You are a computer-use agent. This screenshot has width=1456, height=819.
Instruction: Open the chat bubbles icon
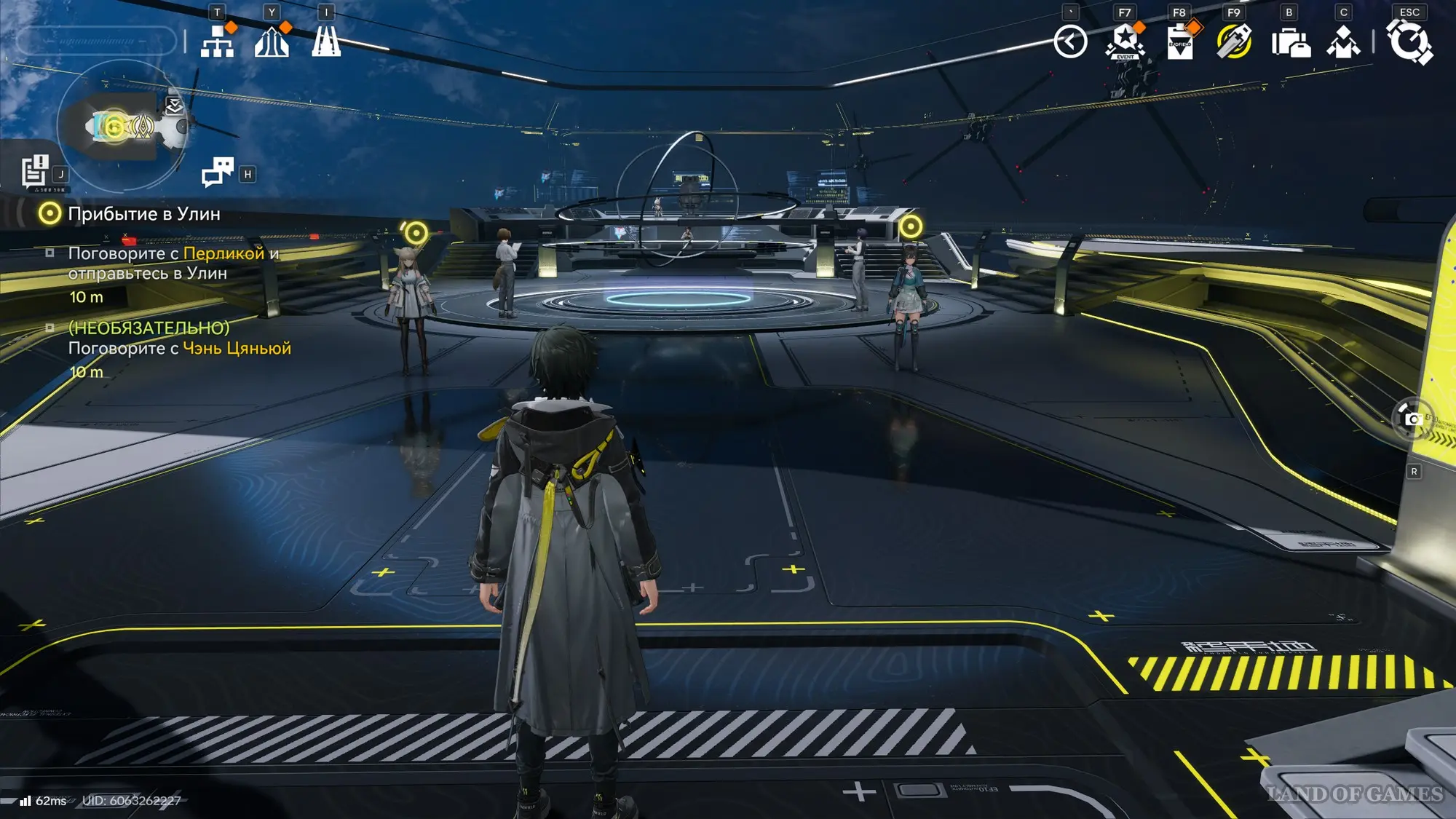pos(217,172)
